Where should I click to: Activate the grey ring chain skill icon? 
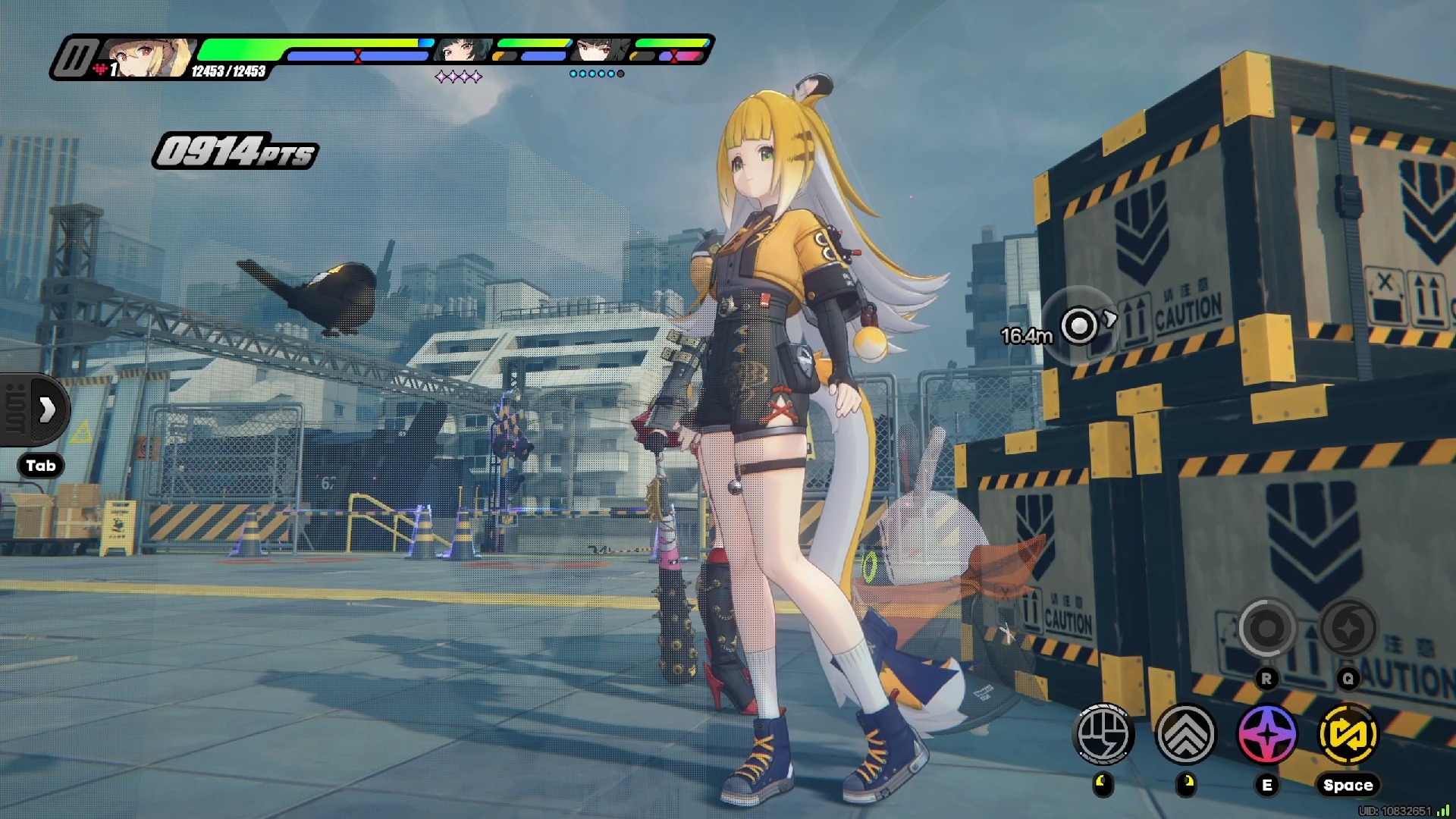click(x=1266, y=628)
